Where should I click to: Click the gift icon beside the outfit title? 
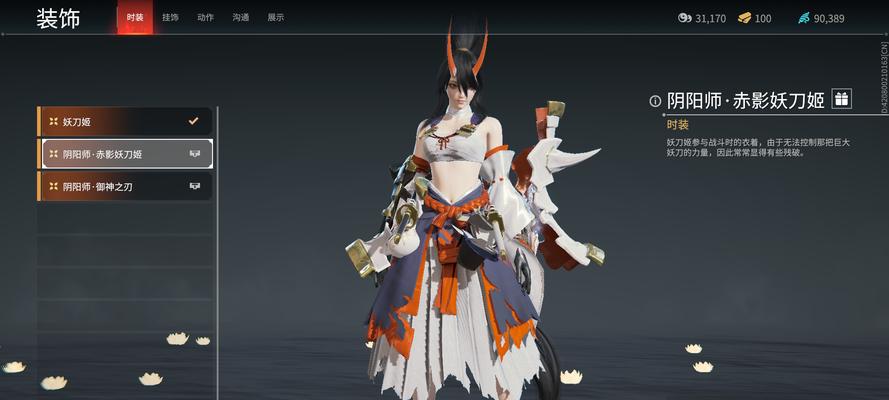tap(841, 98)
